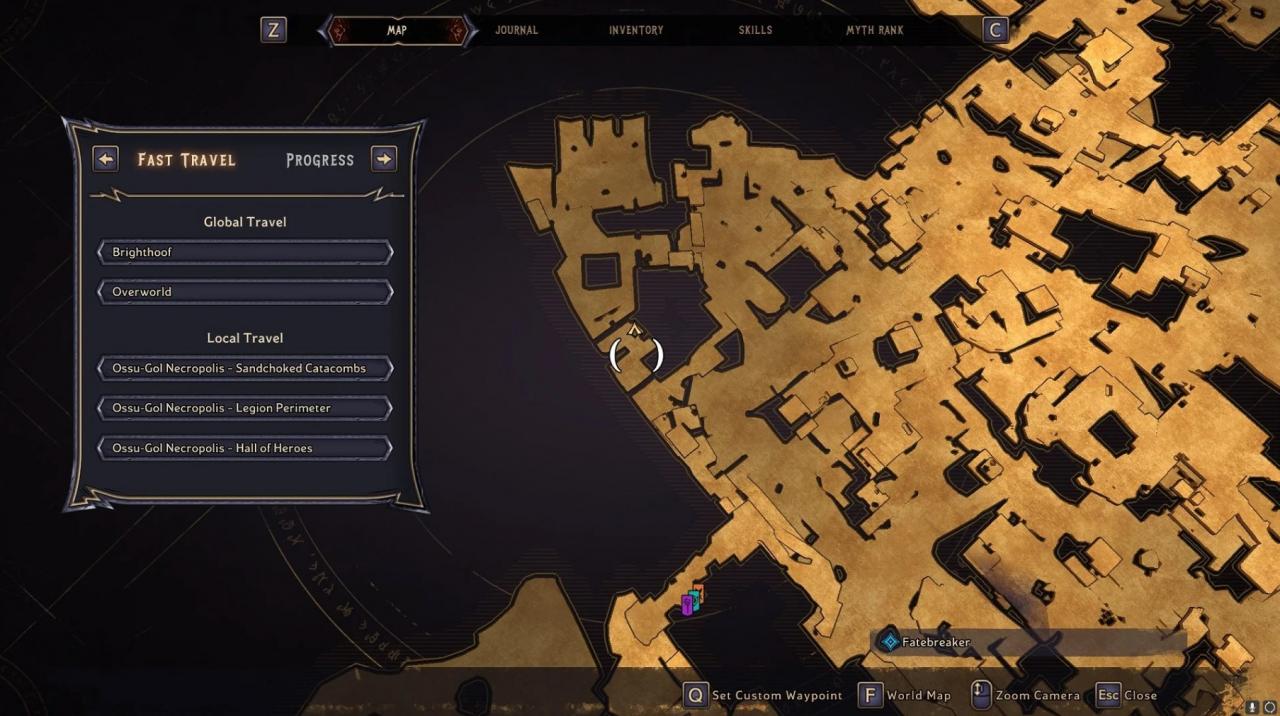Select Legion Perimeter fast travel point
Image resolution: width=1280 pixels, height=716 pixels.
(x=245, y=408)
